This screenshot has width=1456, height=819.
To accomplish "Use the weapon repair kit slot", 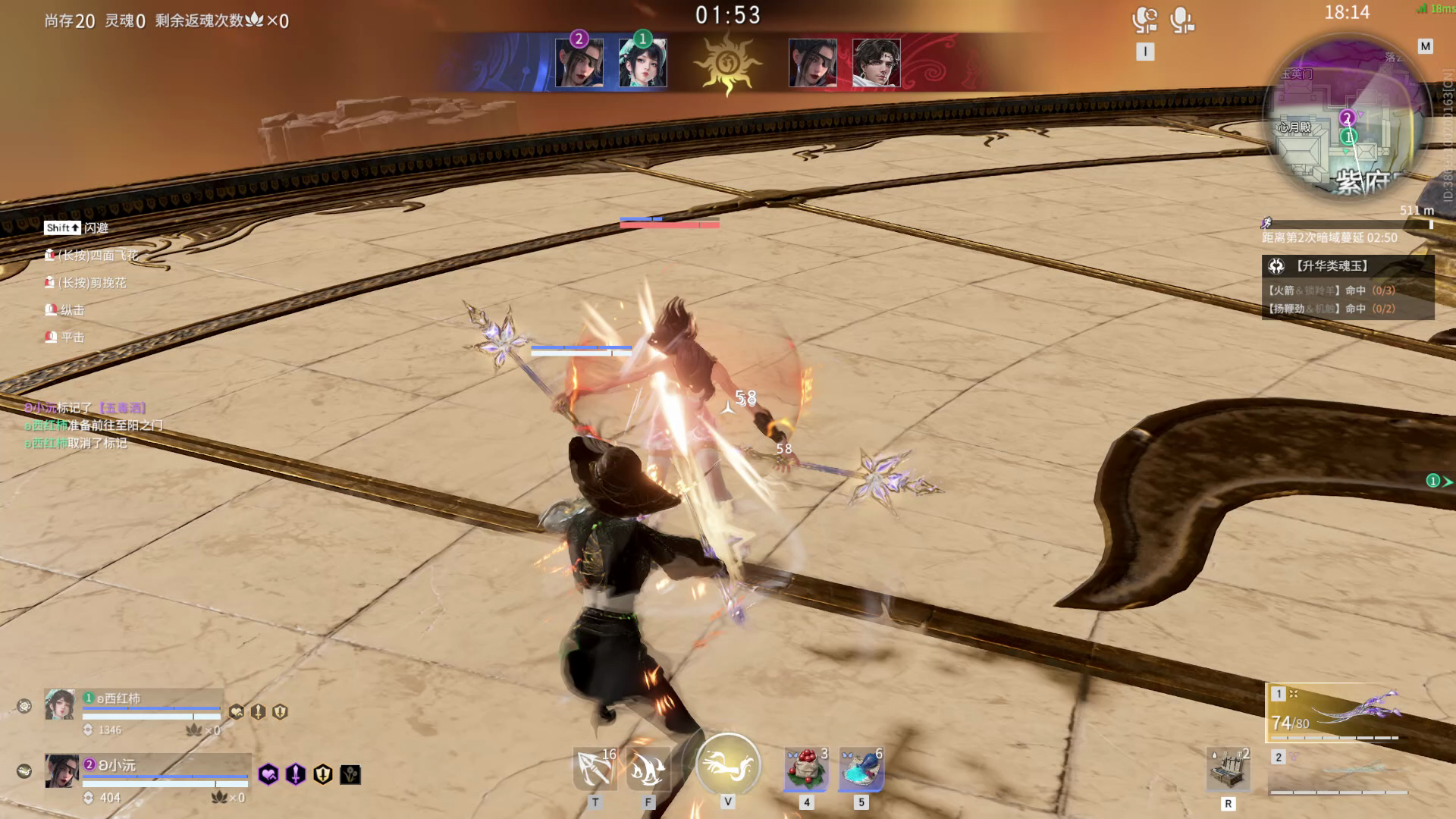I will [x=1228, y=770].
